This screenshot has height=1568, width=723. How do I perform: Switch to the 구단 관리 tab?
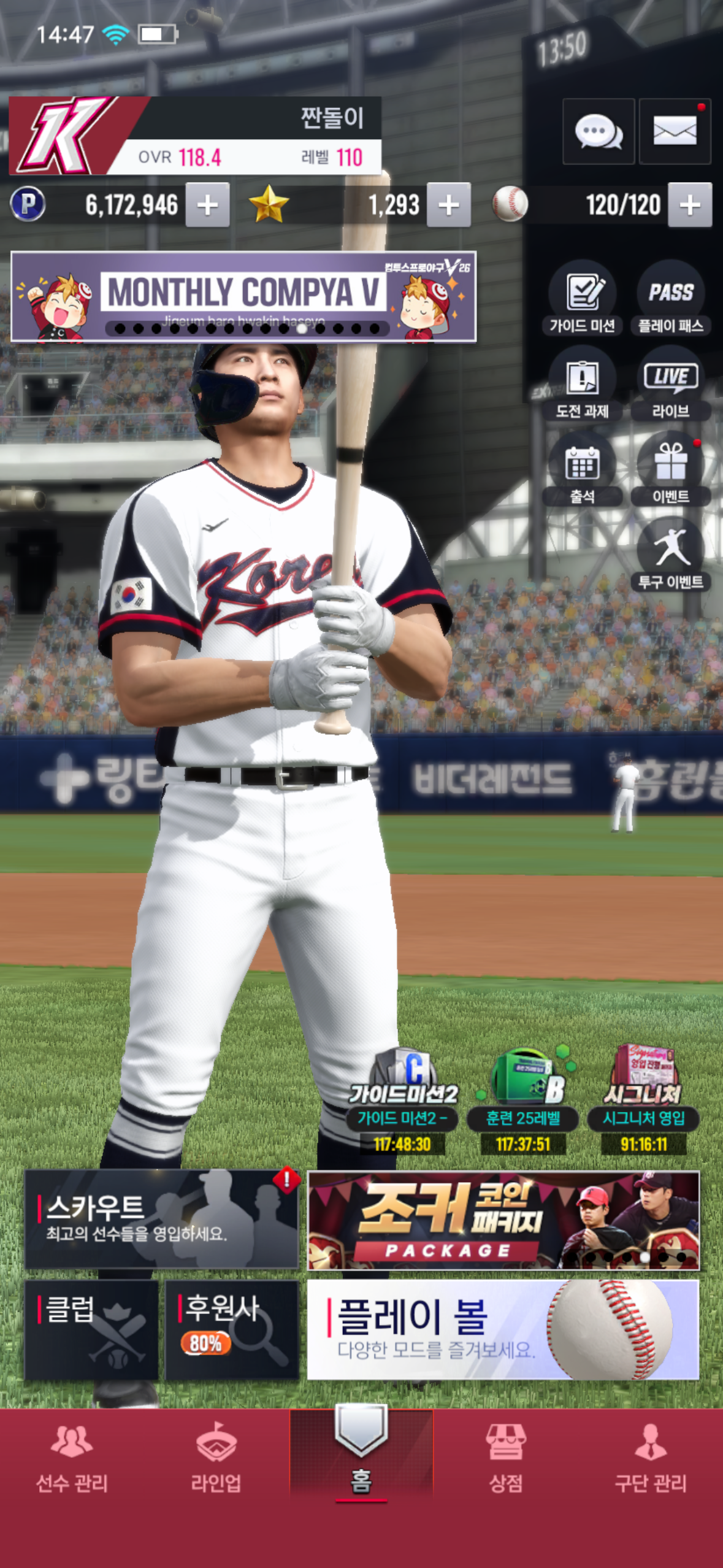click(651, 1461)
